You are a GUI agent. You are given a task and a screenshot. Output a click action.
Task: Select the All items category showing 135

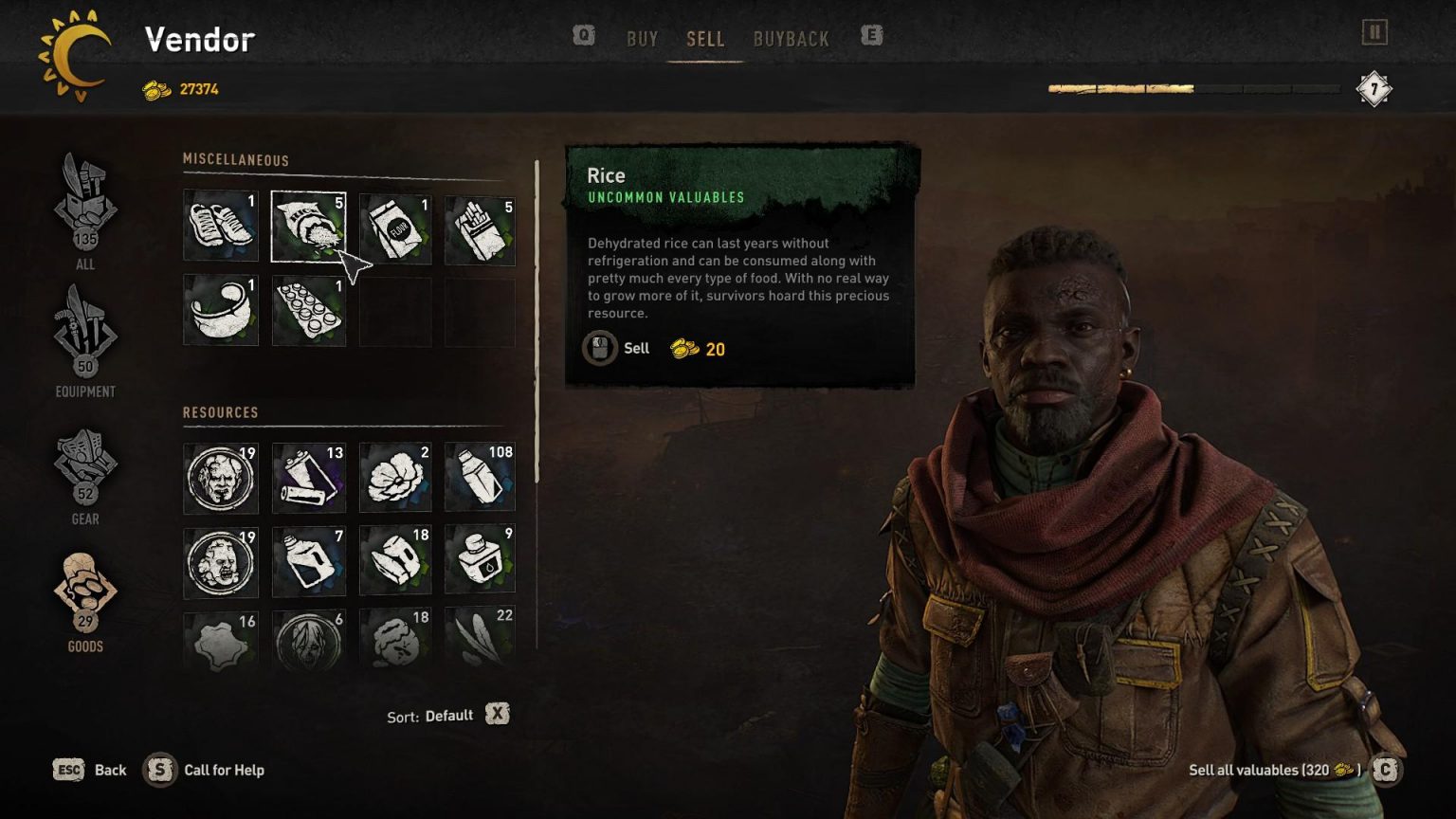84,213
